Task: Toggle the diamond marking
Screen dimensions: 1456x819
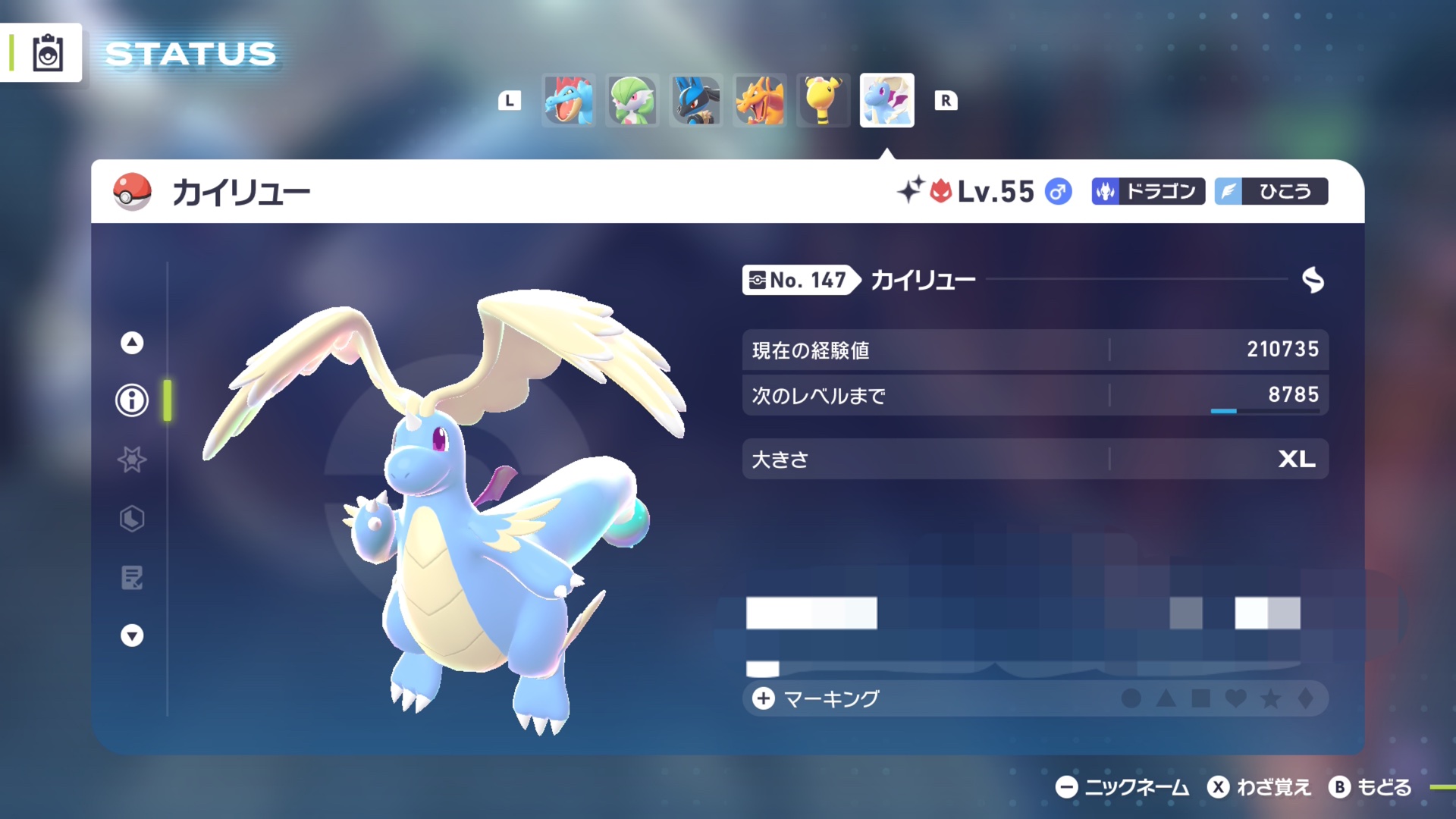Action: click(1306, 698)
